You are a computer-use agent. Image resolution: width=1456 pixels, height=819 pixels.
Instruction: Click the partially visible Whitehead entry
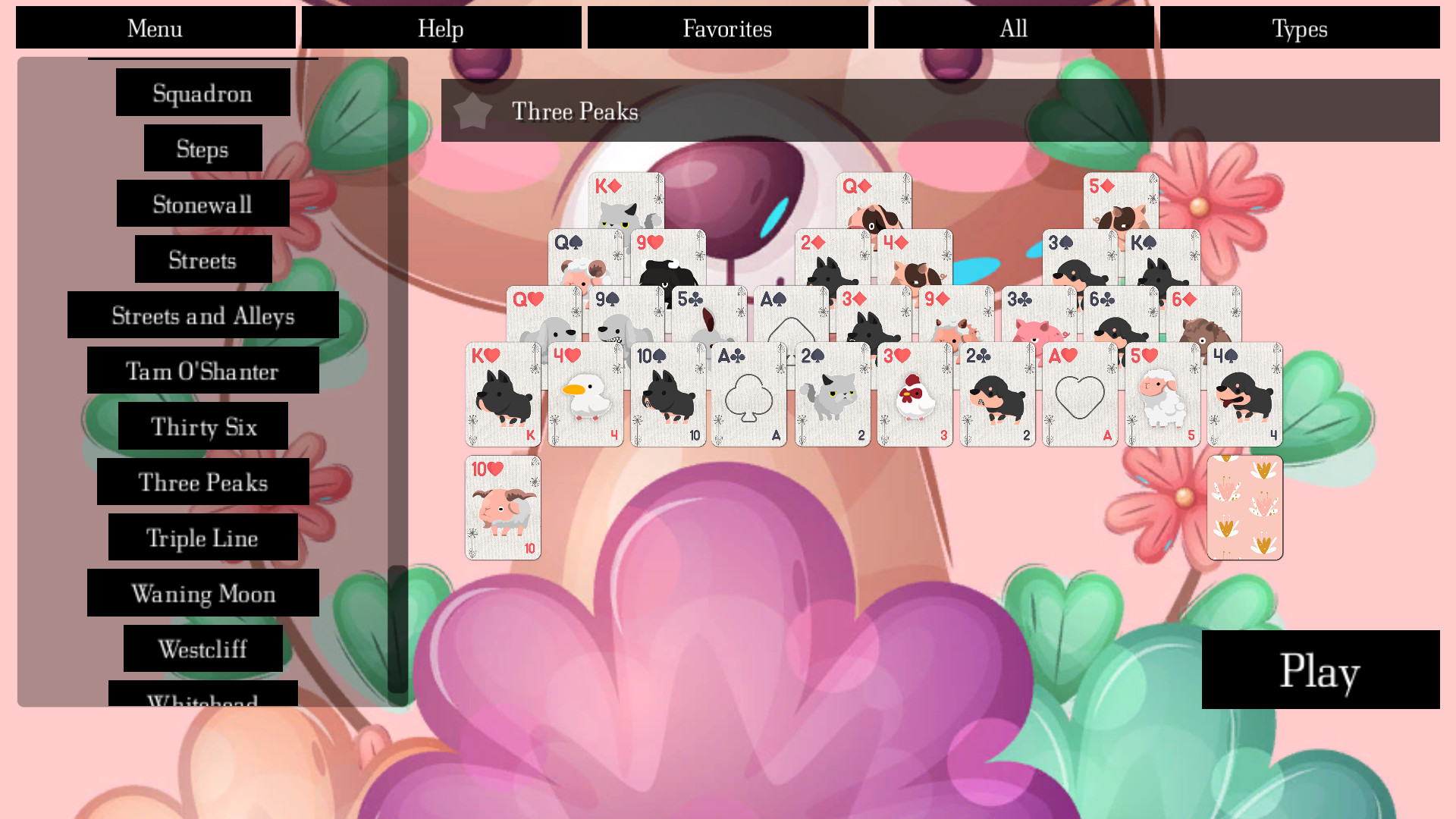(203, 701)
